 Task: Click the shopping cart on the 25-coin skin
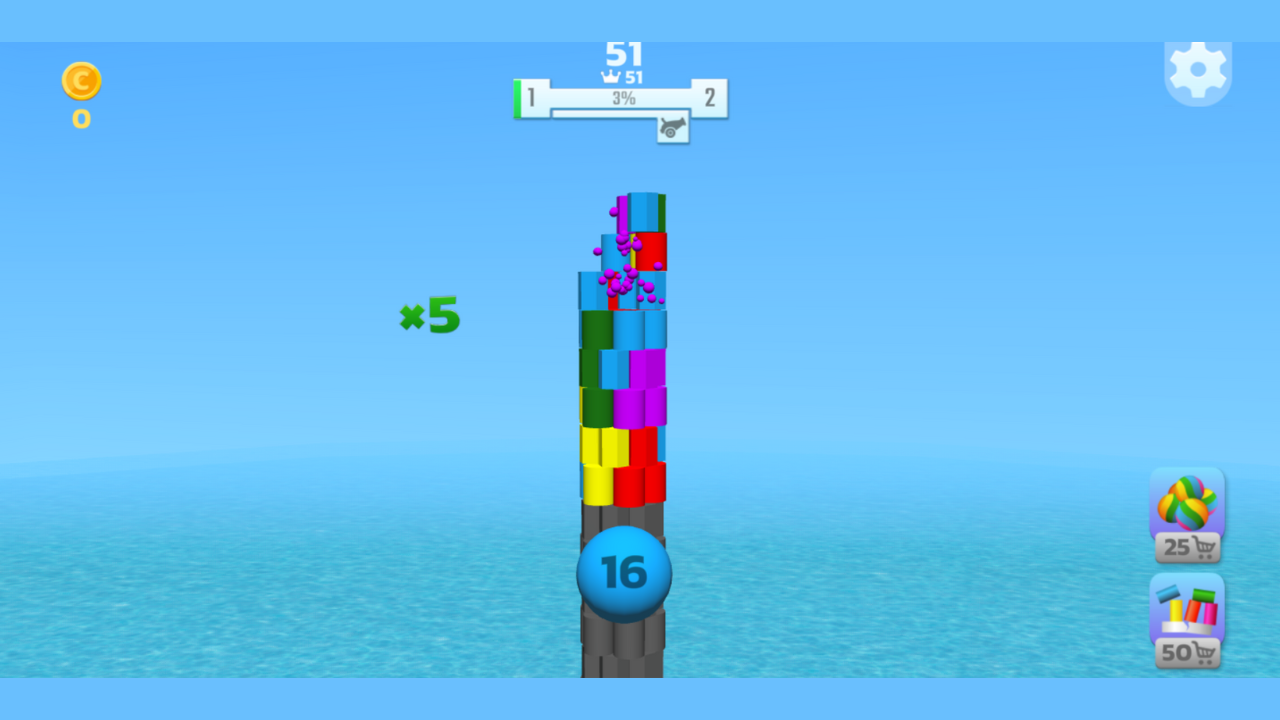pos(1204,547)
